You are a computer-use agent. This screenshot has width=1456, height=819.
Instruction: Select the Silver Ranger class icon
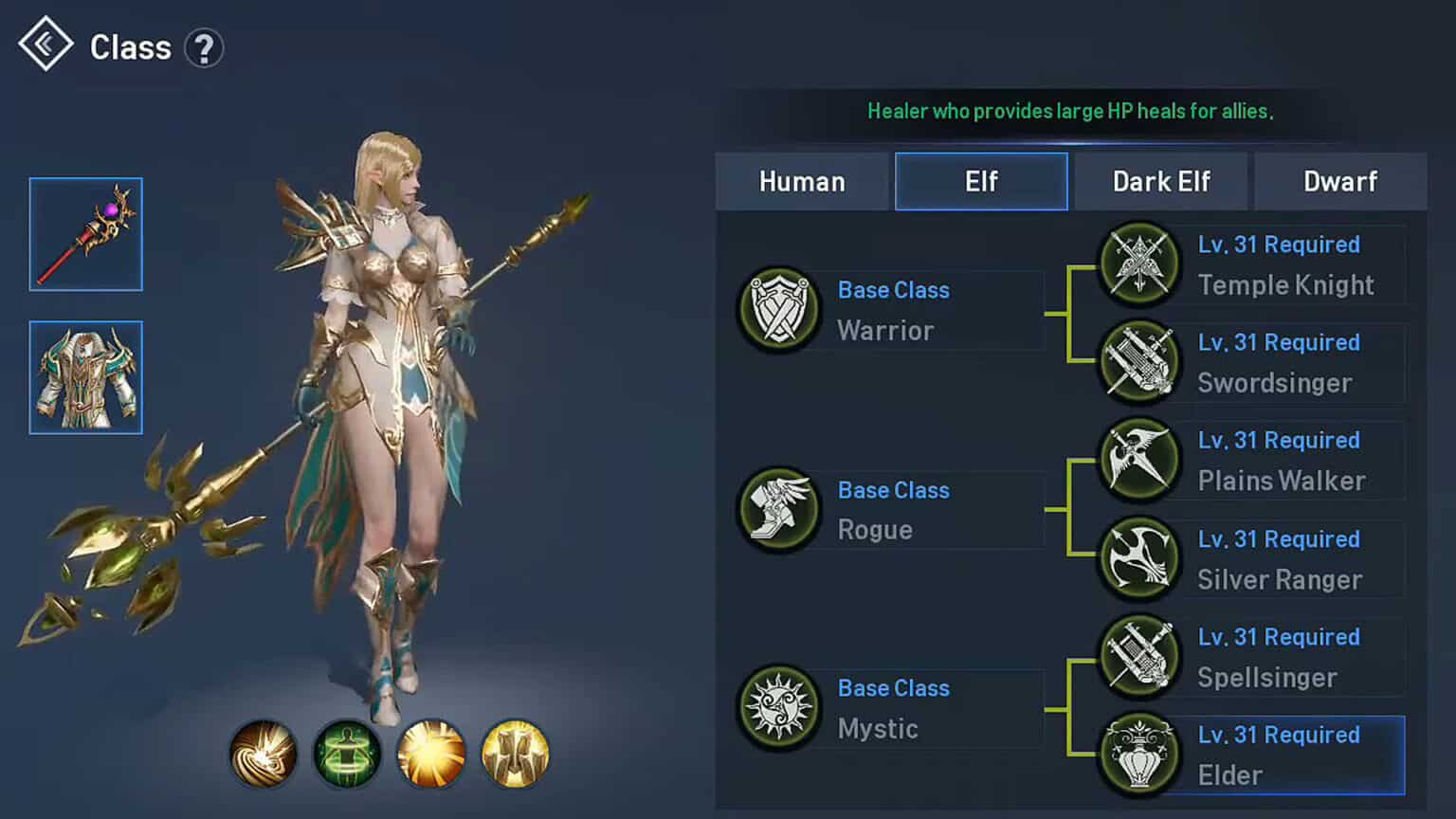pos(1138,559)
